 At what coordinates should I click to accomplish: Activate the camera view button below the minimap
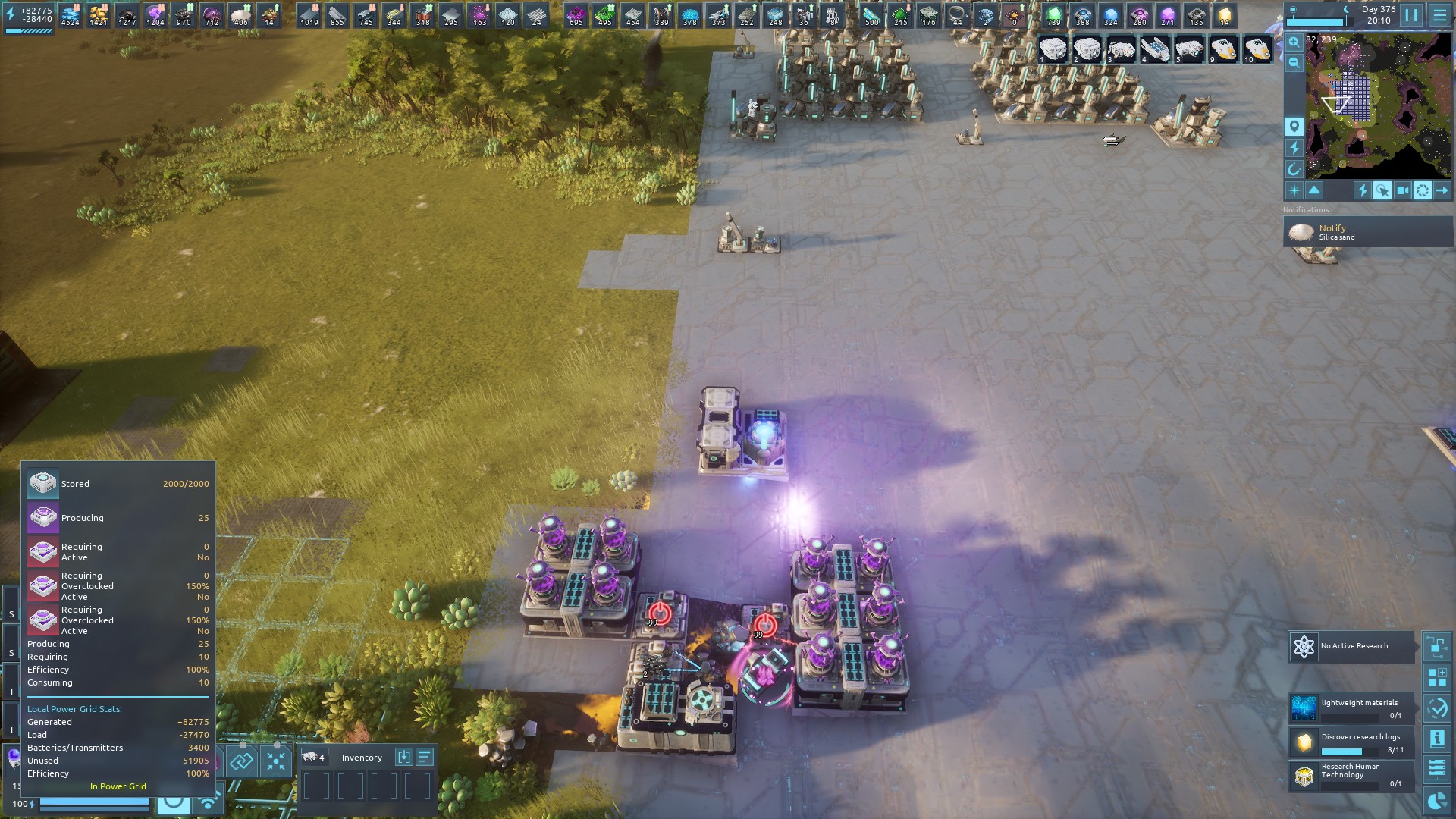pyautogui.click(x=1403, y=191)
